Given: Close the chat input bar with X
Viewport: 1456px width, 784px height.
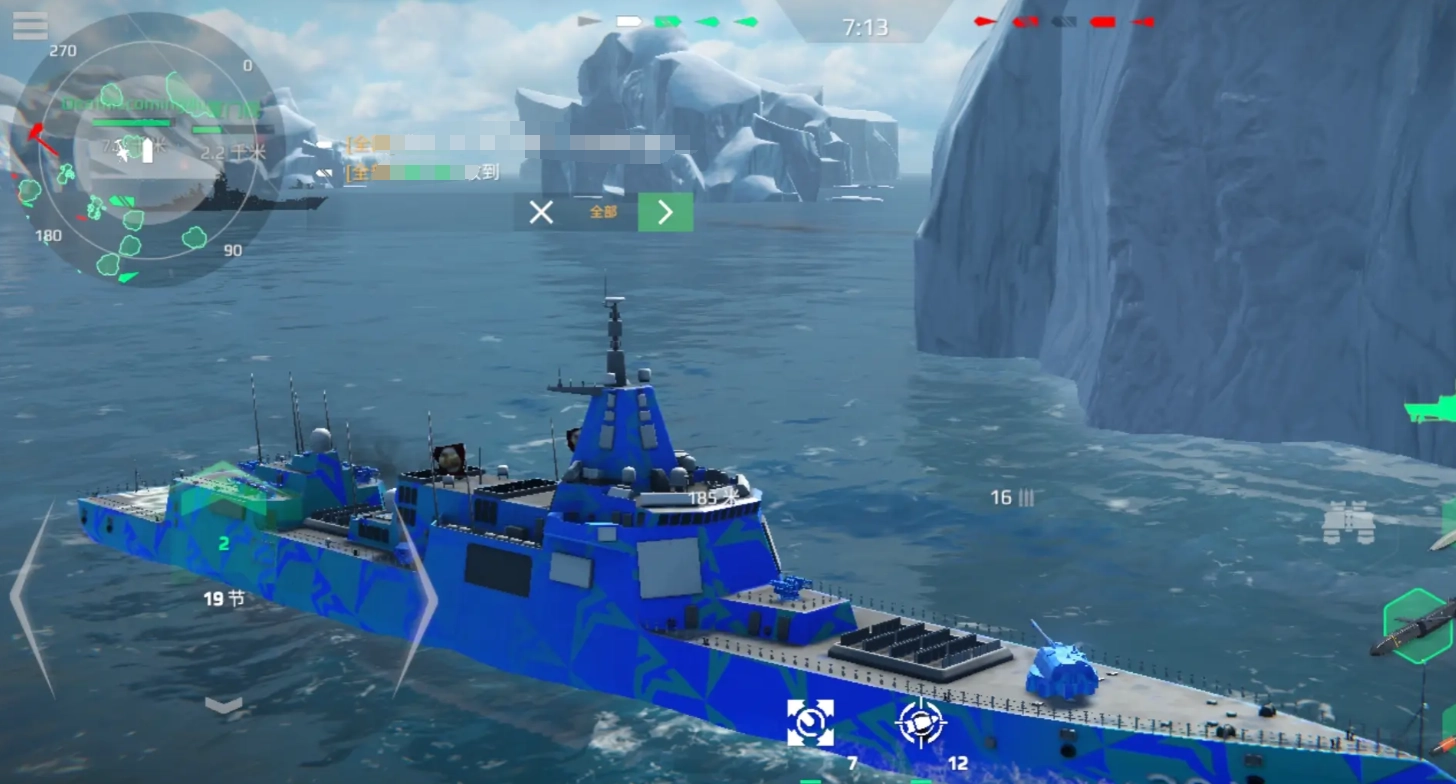Looking at the screenshot, I should 541,212.
